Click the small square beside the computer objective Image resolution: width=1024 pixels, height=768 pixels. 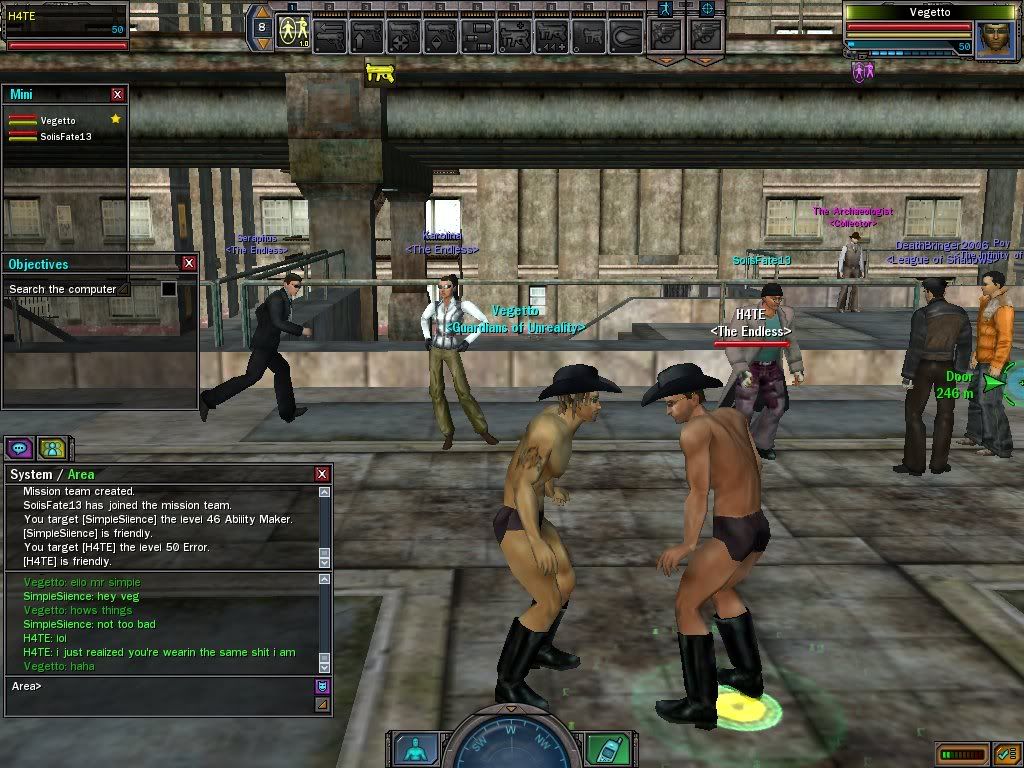point(169,289)
